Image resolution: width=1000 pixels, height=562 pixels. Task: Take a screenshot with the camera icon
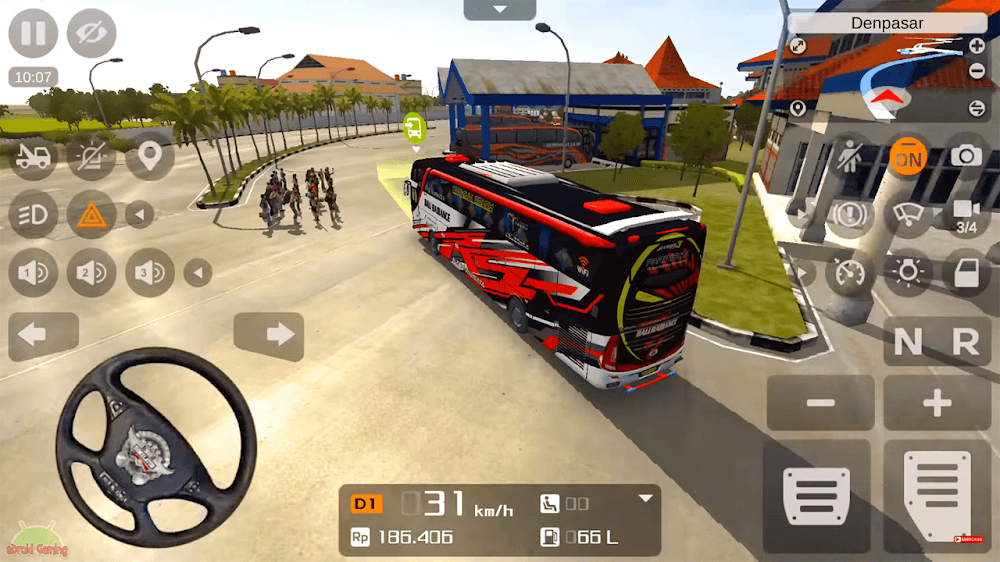click(966, 156)
